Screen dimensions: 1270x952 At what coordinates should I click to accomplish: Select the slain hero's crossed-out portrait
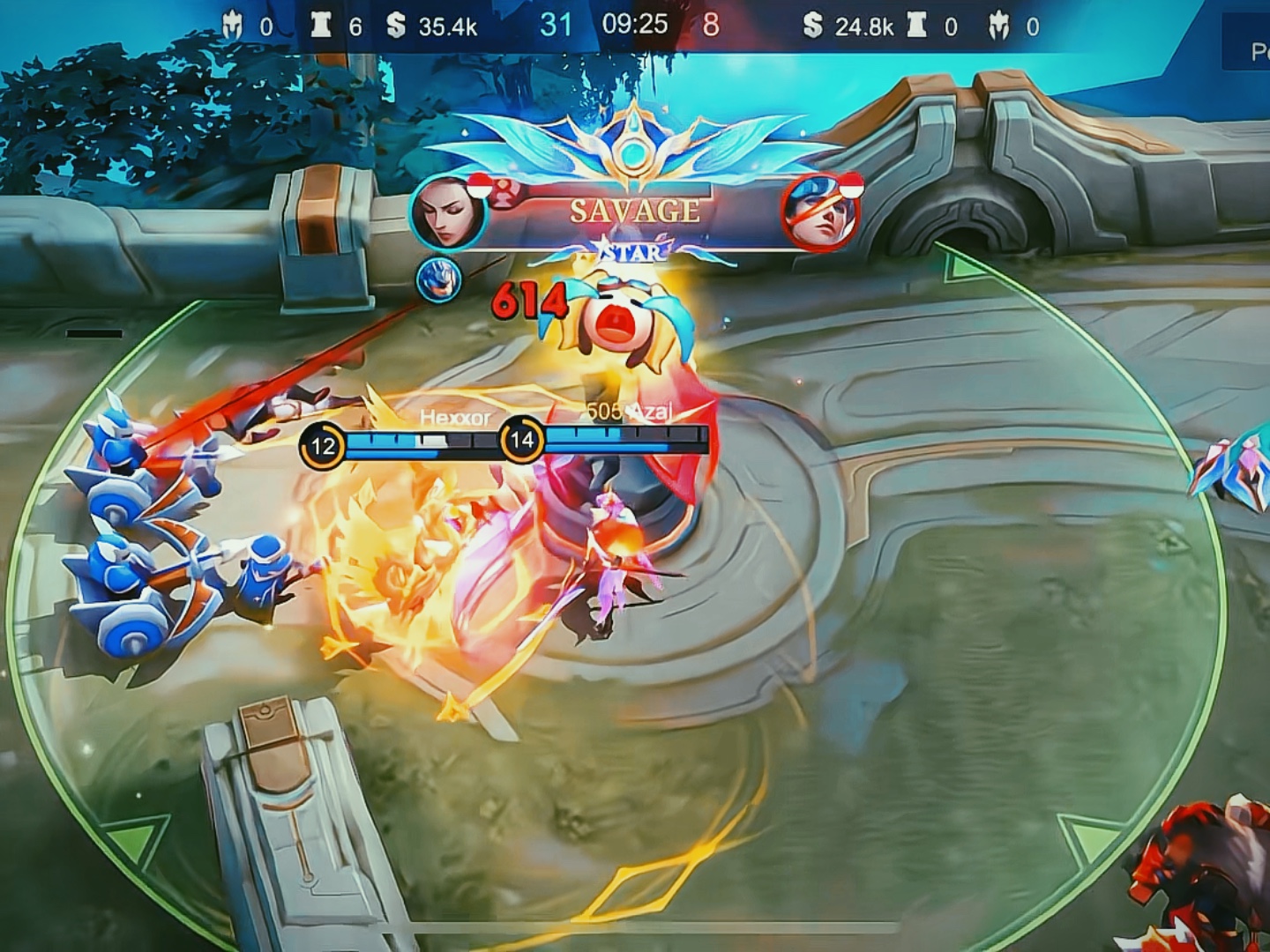(819, 213)
